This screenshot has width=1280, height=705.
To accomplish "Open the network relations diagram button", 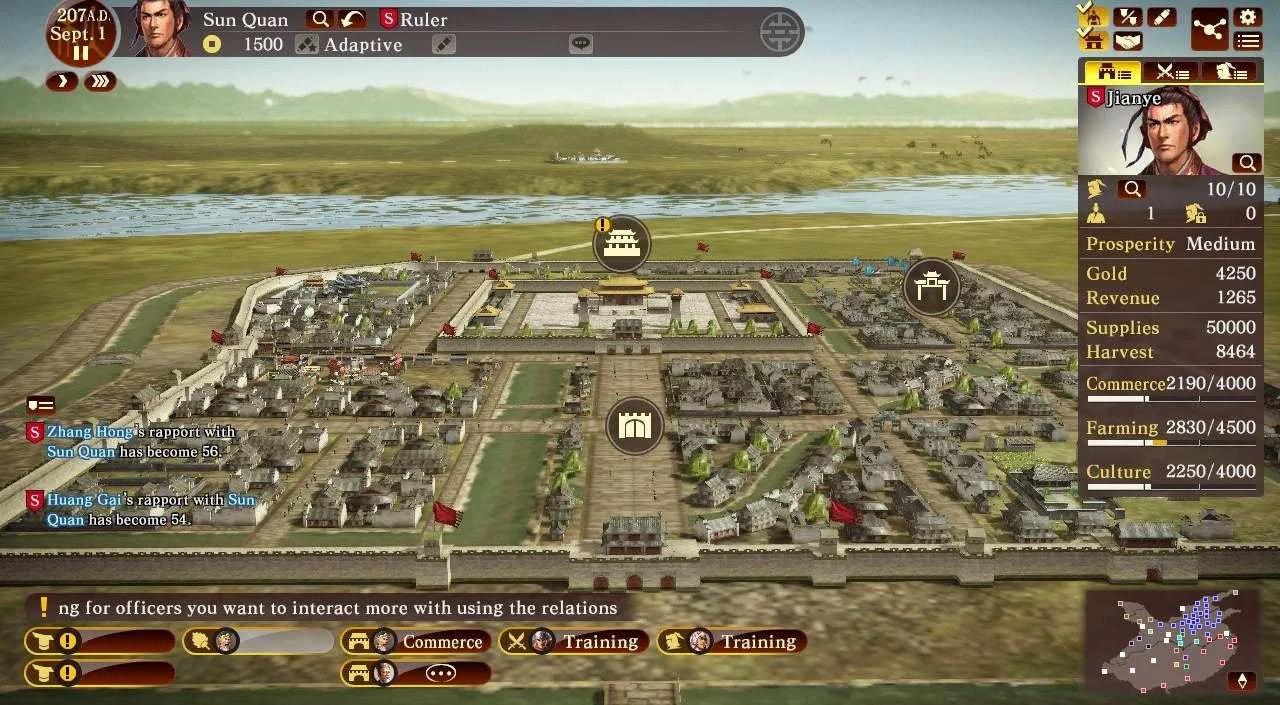I will coord(1209,29).
